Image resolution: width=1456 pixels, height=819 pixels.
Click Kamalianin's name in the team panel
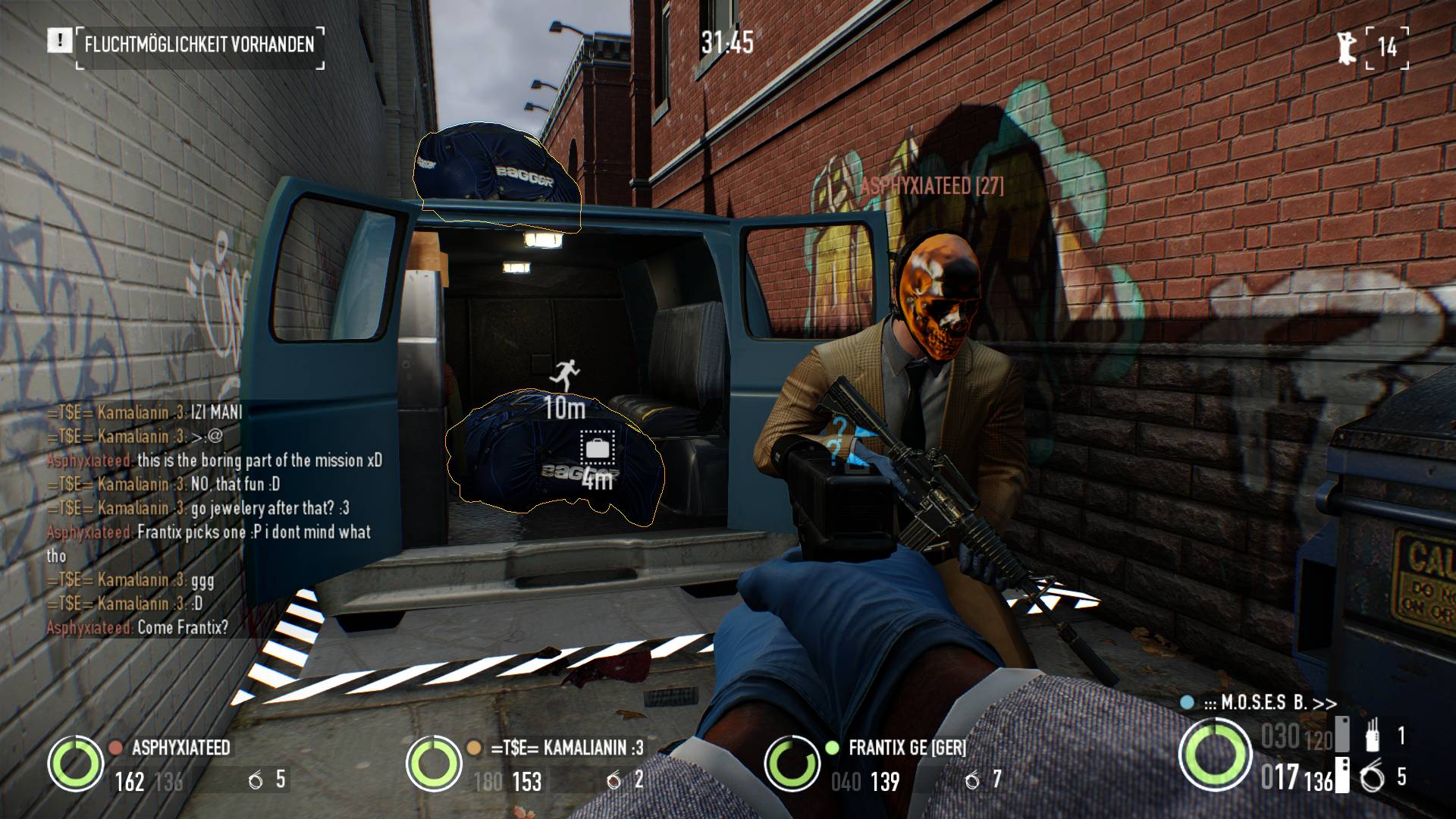566,748
